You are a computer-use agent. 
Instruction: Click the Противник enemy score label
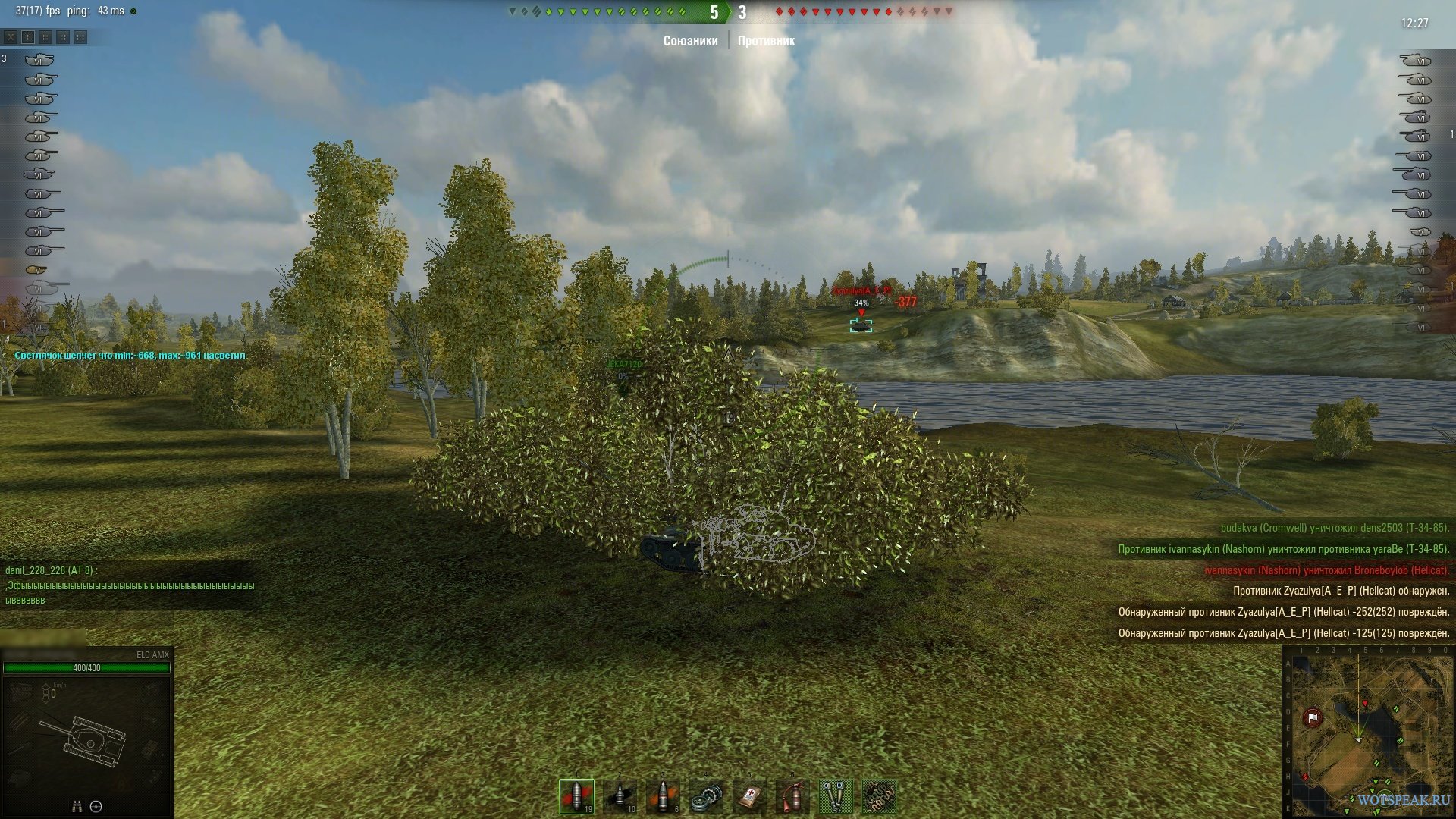tap(766, 41)
